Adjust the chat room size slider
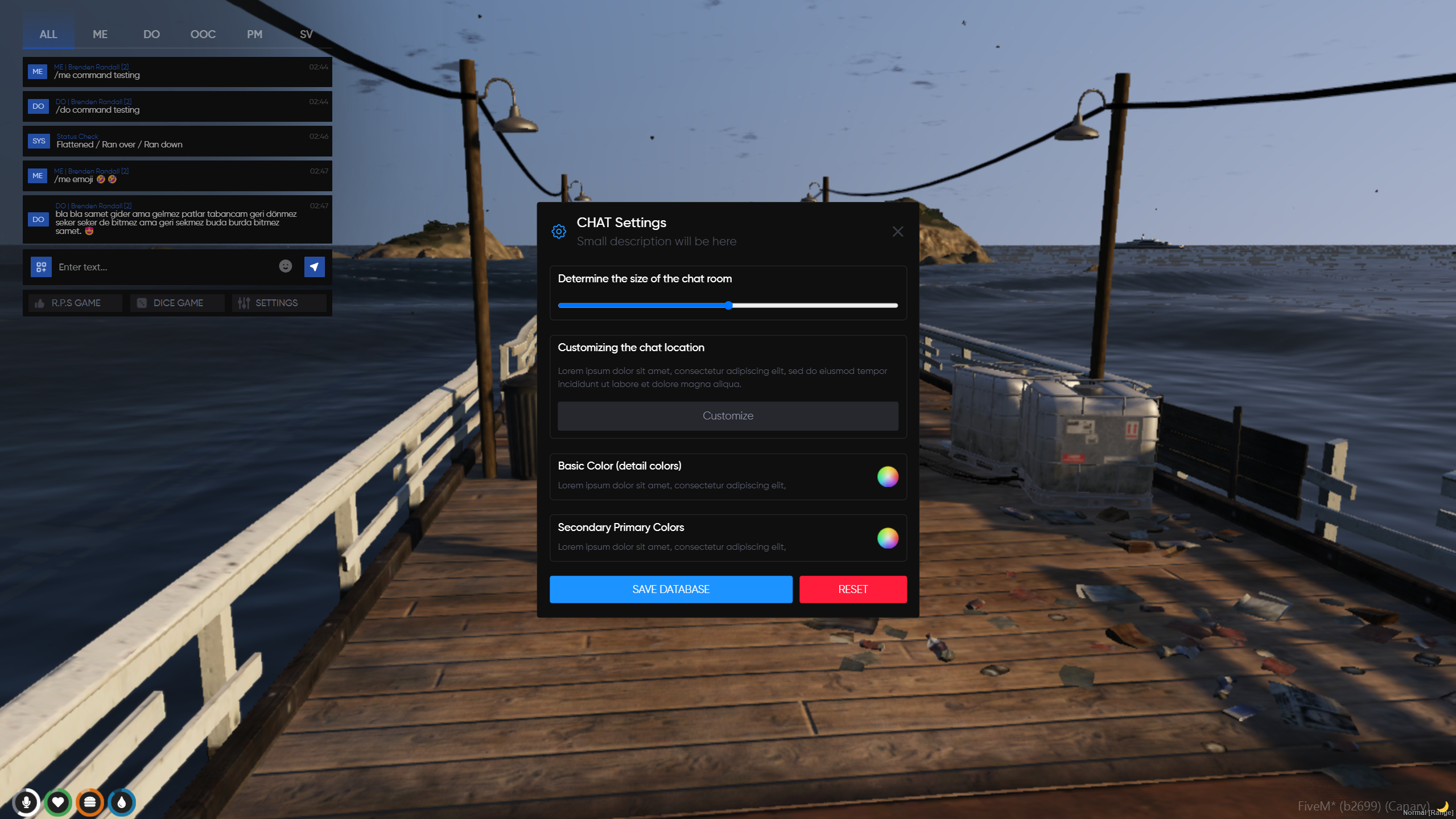This screenshot has height=819, width=1456. click(729, 305)
